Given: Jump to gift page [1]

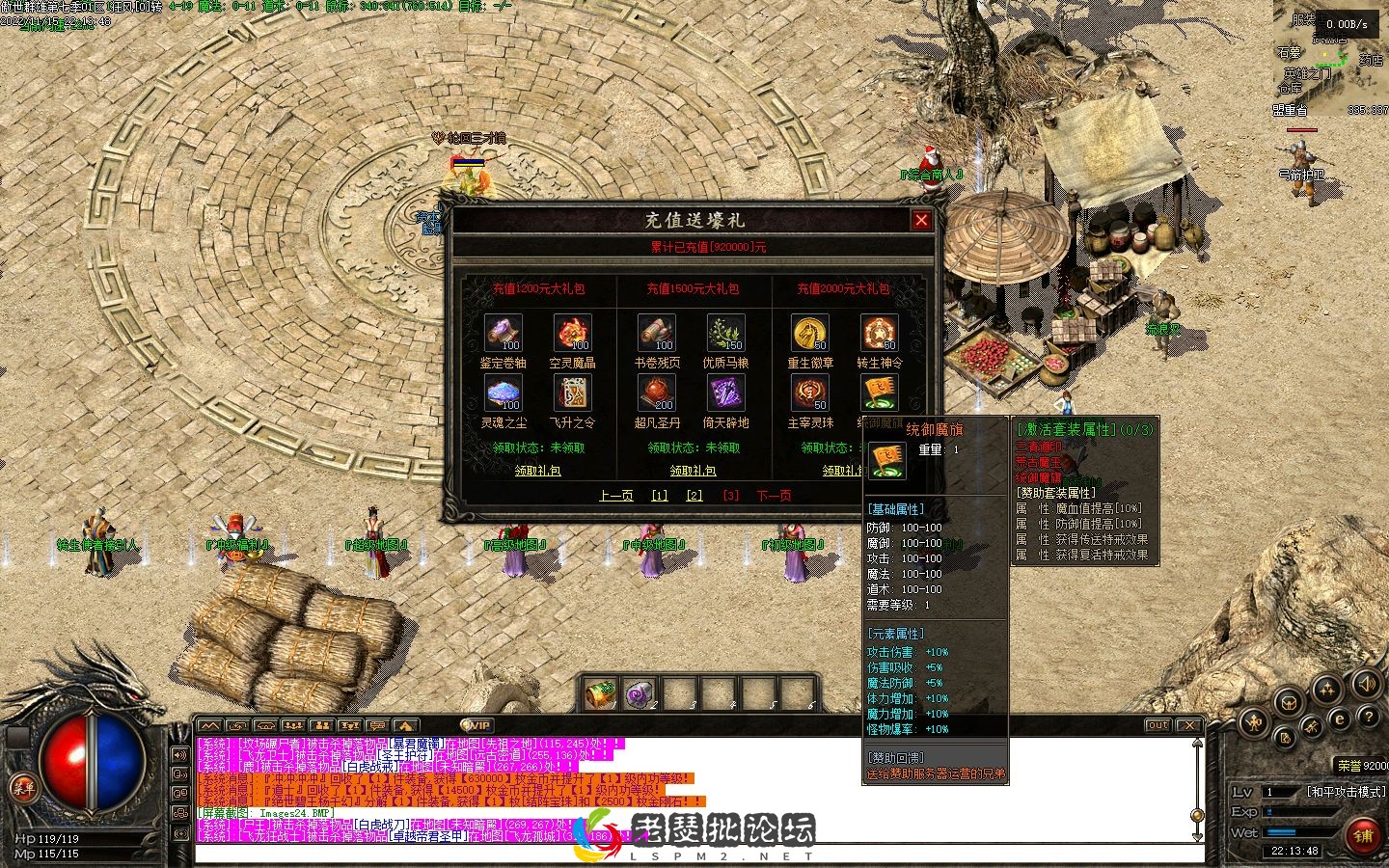Looking at the screenshot, I should click(x=660, y=496).
